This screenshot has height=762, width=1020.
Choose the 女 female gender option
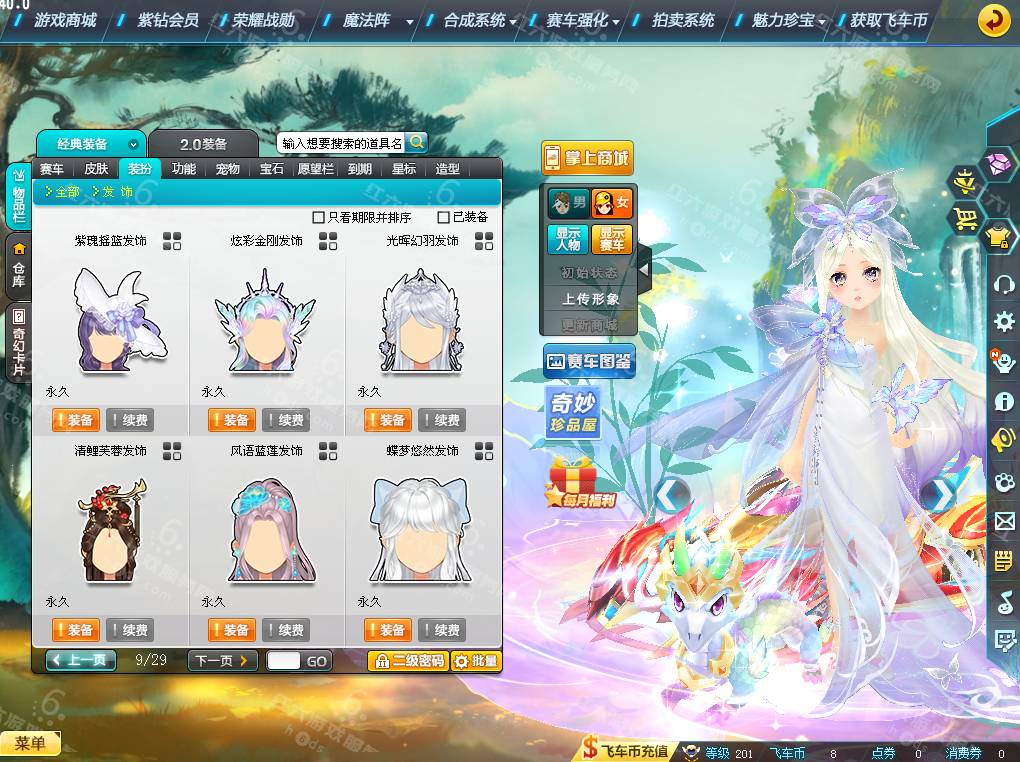[x=612, y=203]
